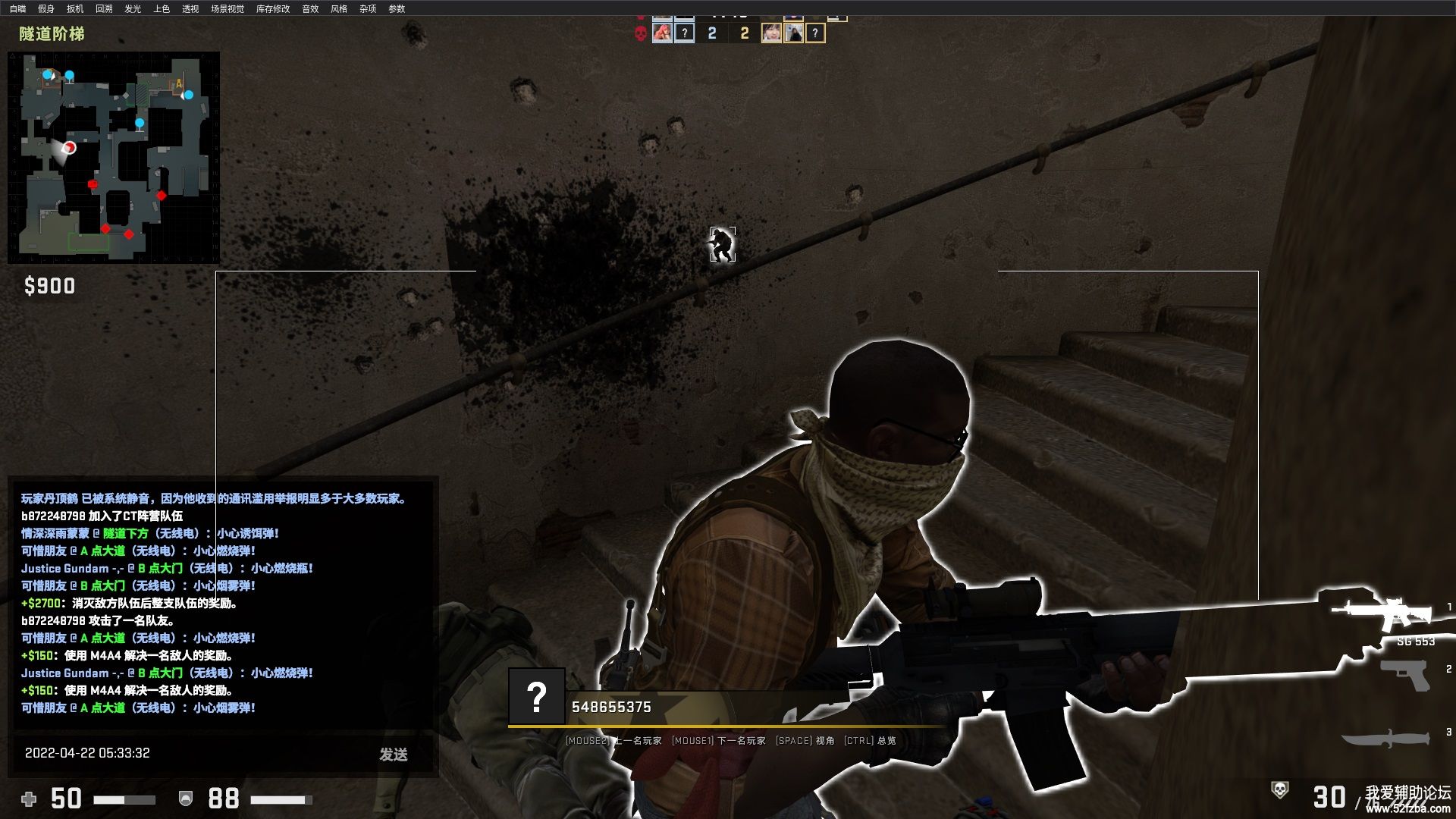Viewport: 1456px width, 819px height.
Task: Choose the 音效 menu entry
Action: [310, 9]
